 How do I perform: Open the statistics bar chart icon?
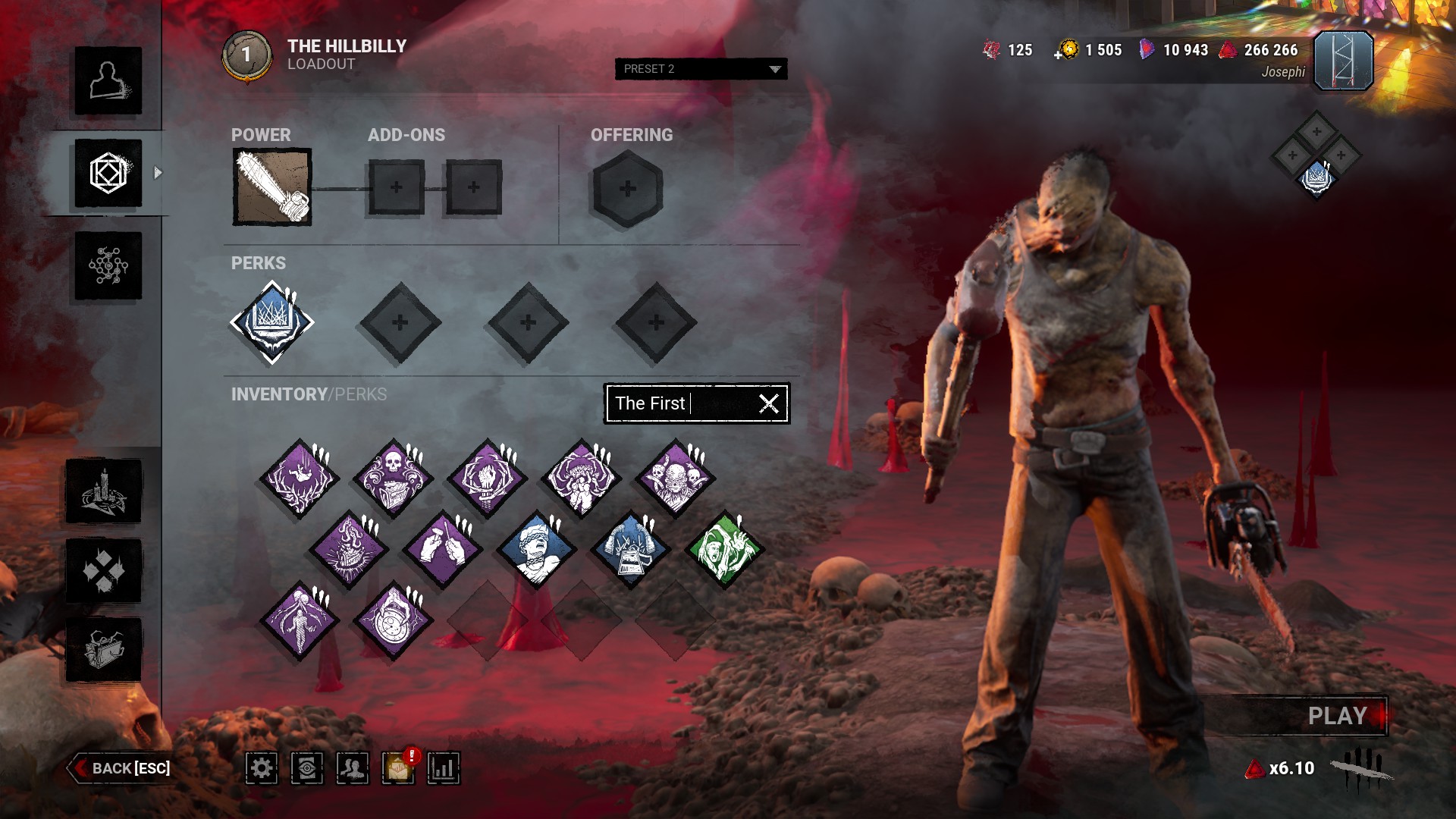tap(443, 768)
